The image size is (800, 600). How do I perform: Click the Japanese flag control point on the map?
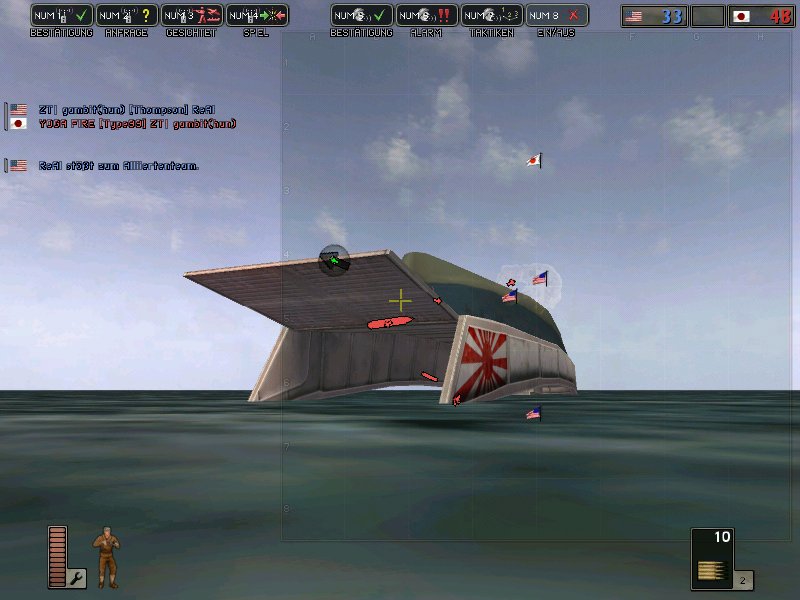pos(534,160)
